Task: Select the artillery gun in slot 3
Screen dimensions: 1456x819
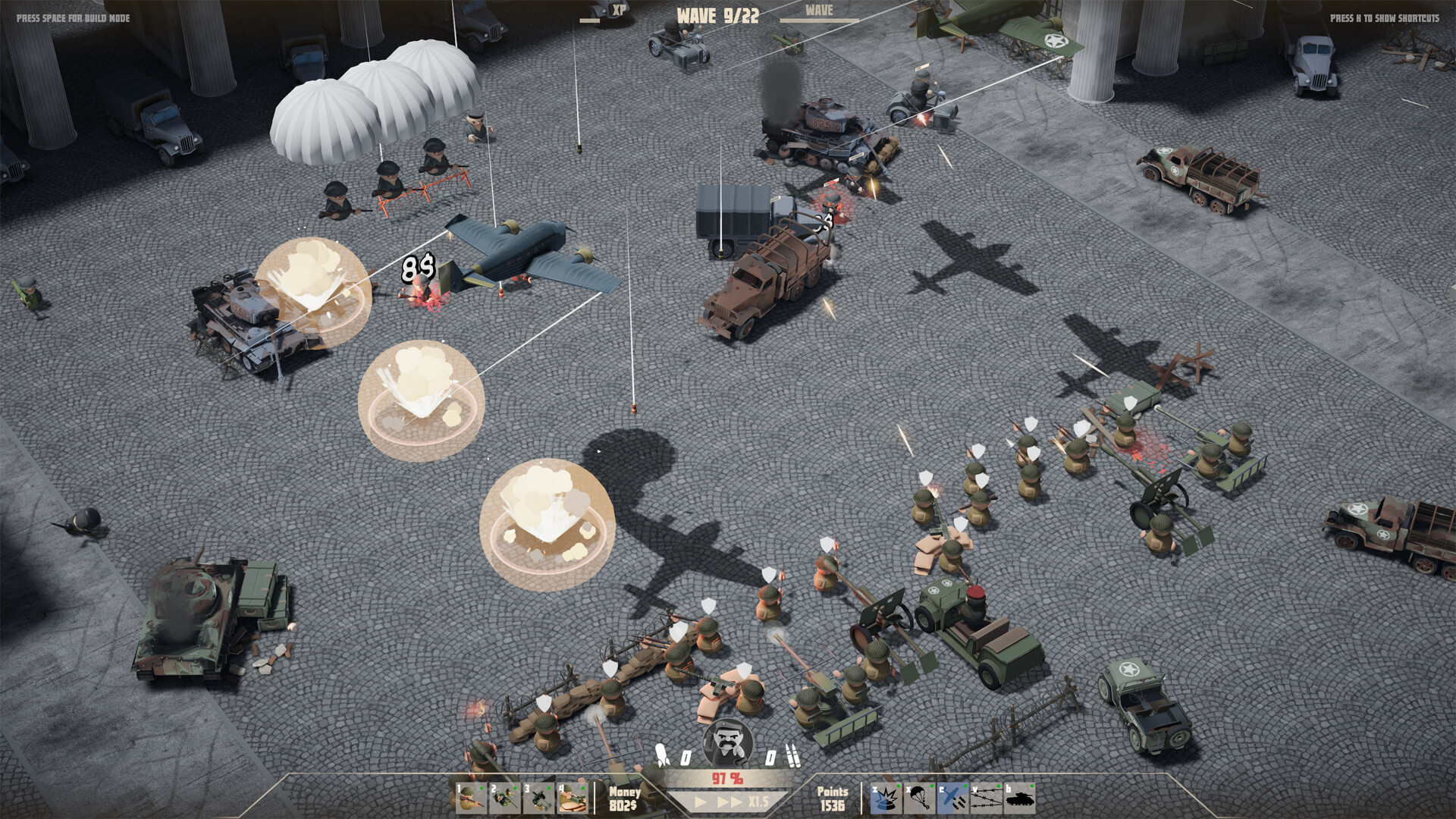Action: (x=539, y=799)
